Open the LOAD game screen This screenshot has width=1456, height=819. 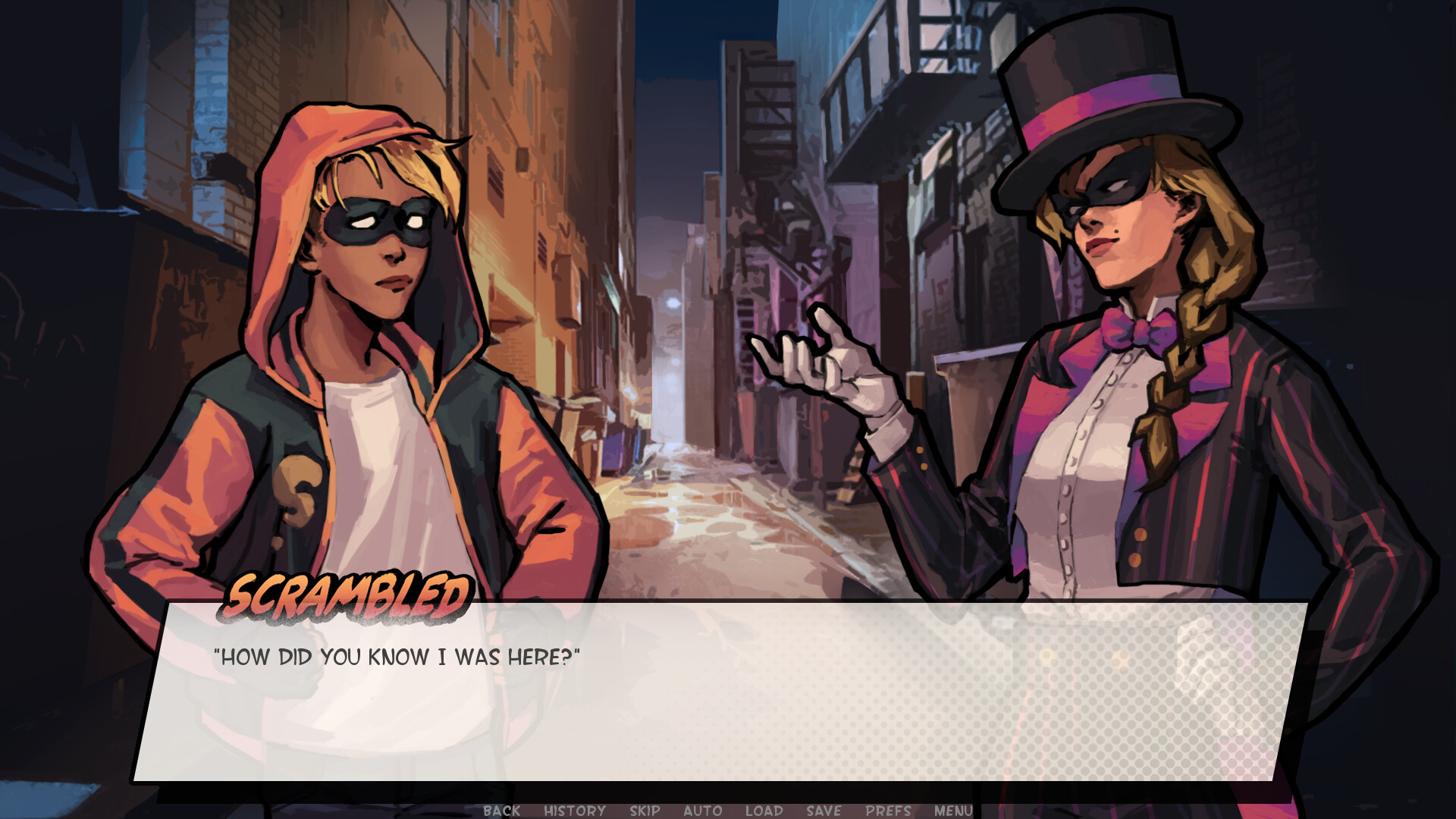coord(764,811)
